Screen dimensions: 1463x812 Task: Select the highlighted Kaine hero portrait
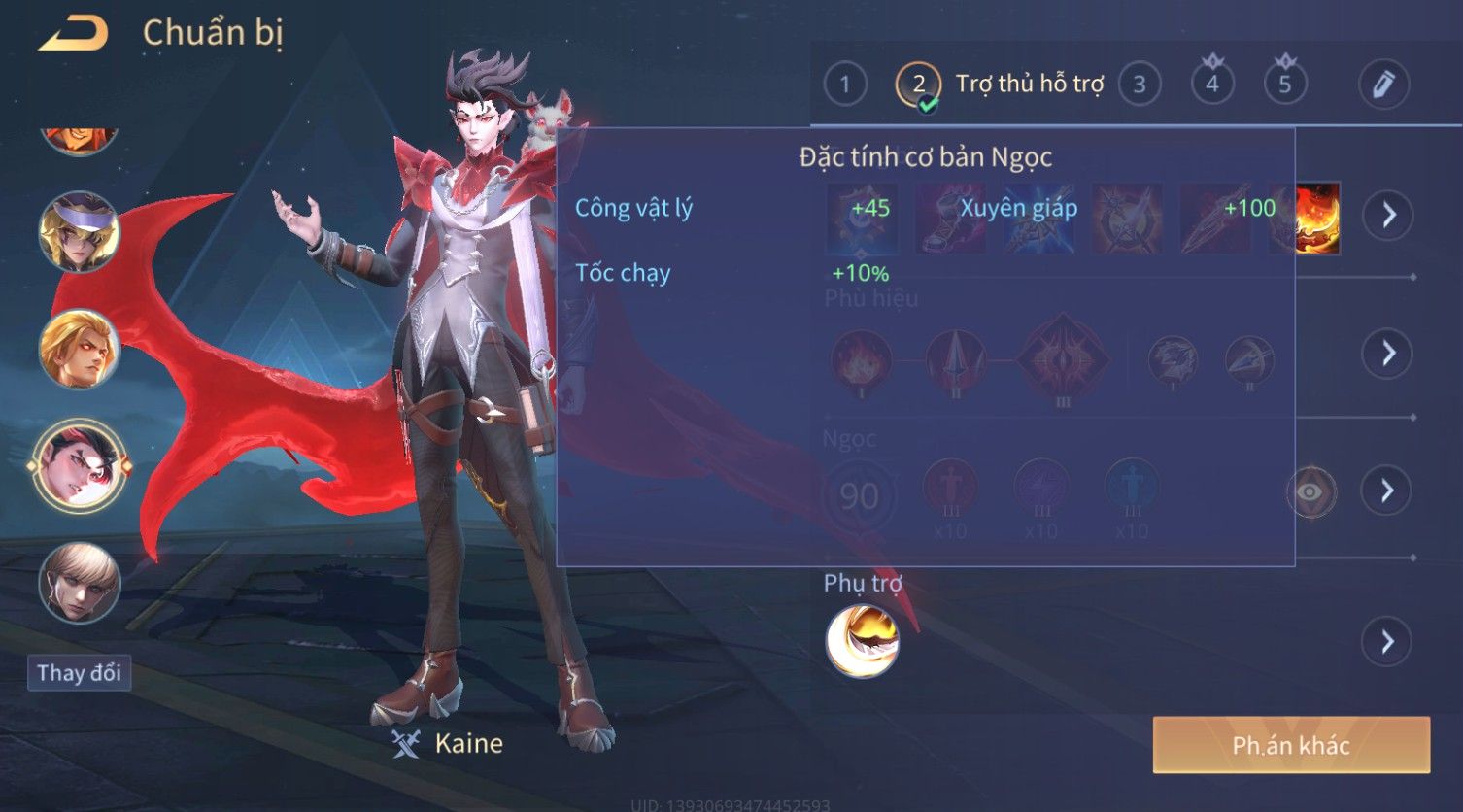click(x=79, y=466)
